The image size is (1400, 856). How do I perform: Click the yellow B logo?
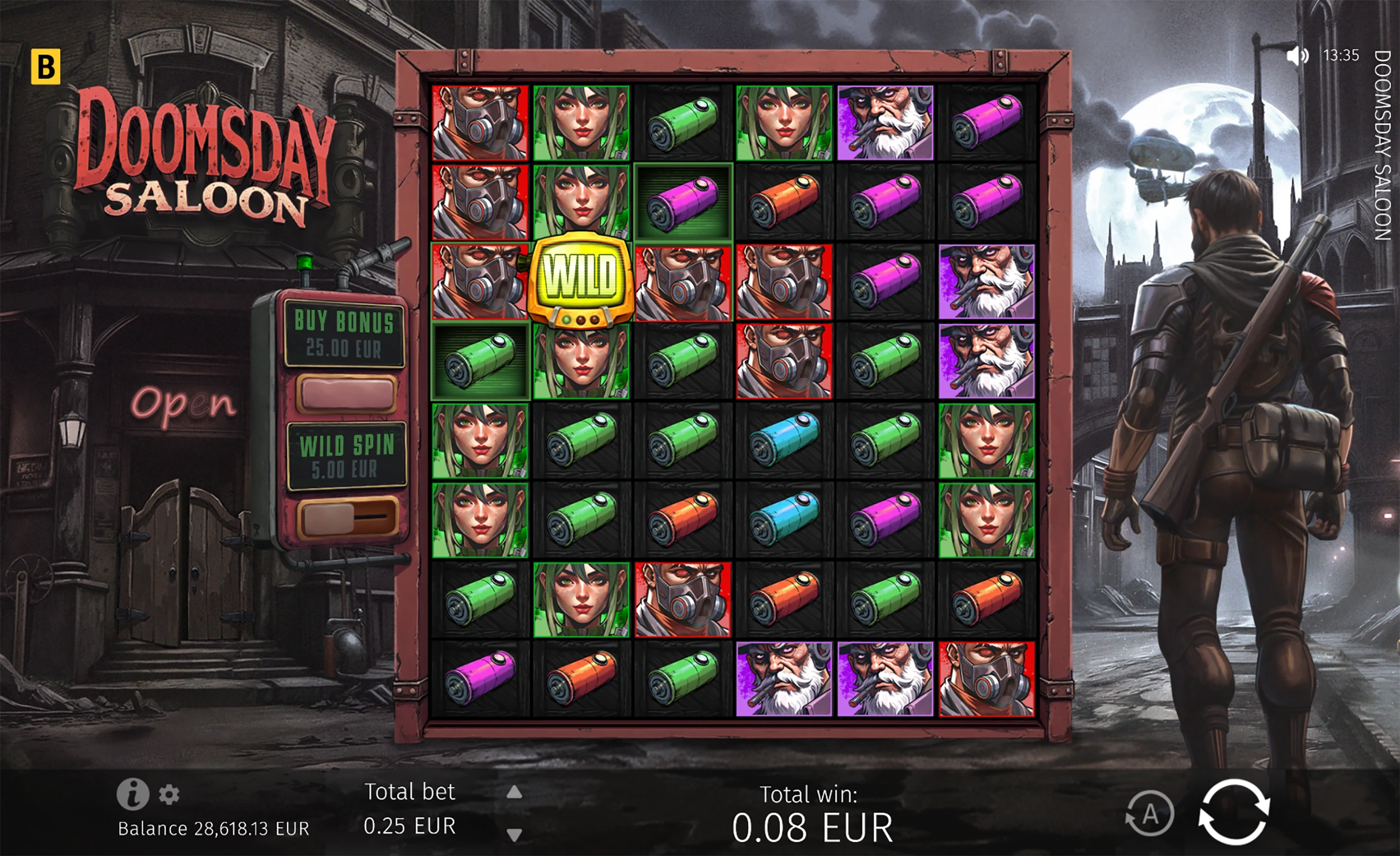45,67
